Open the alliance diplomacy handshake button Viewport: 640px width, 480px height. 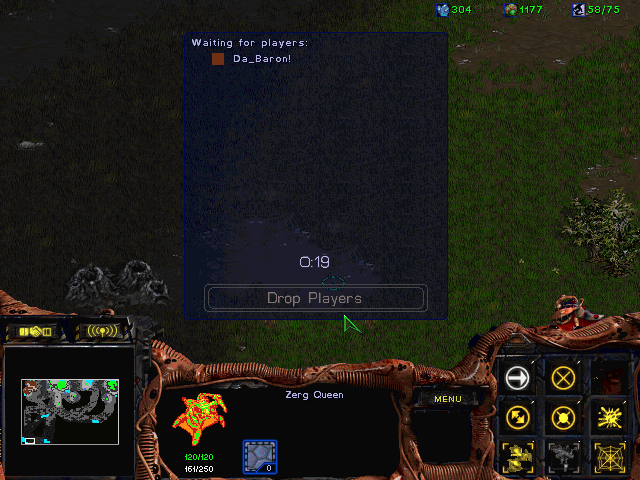(34, 331)
